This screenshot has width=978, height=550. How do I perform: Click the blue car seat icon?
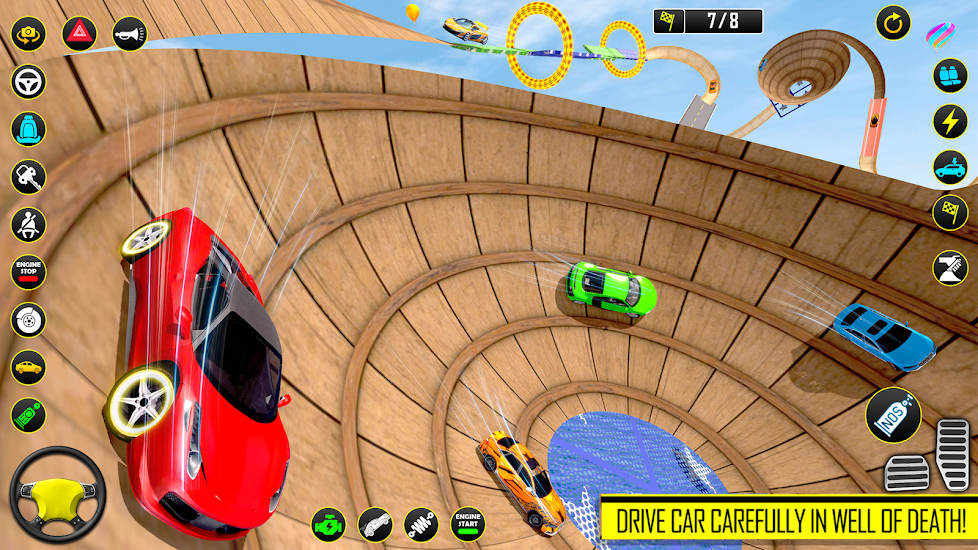[x=28, y=128]
